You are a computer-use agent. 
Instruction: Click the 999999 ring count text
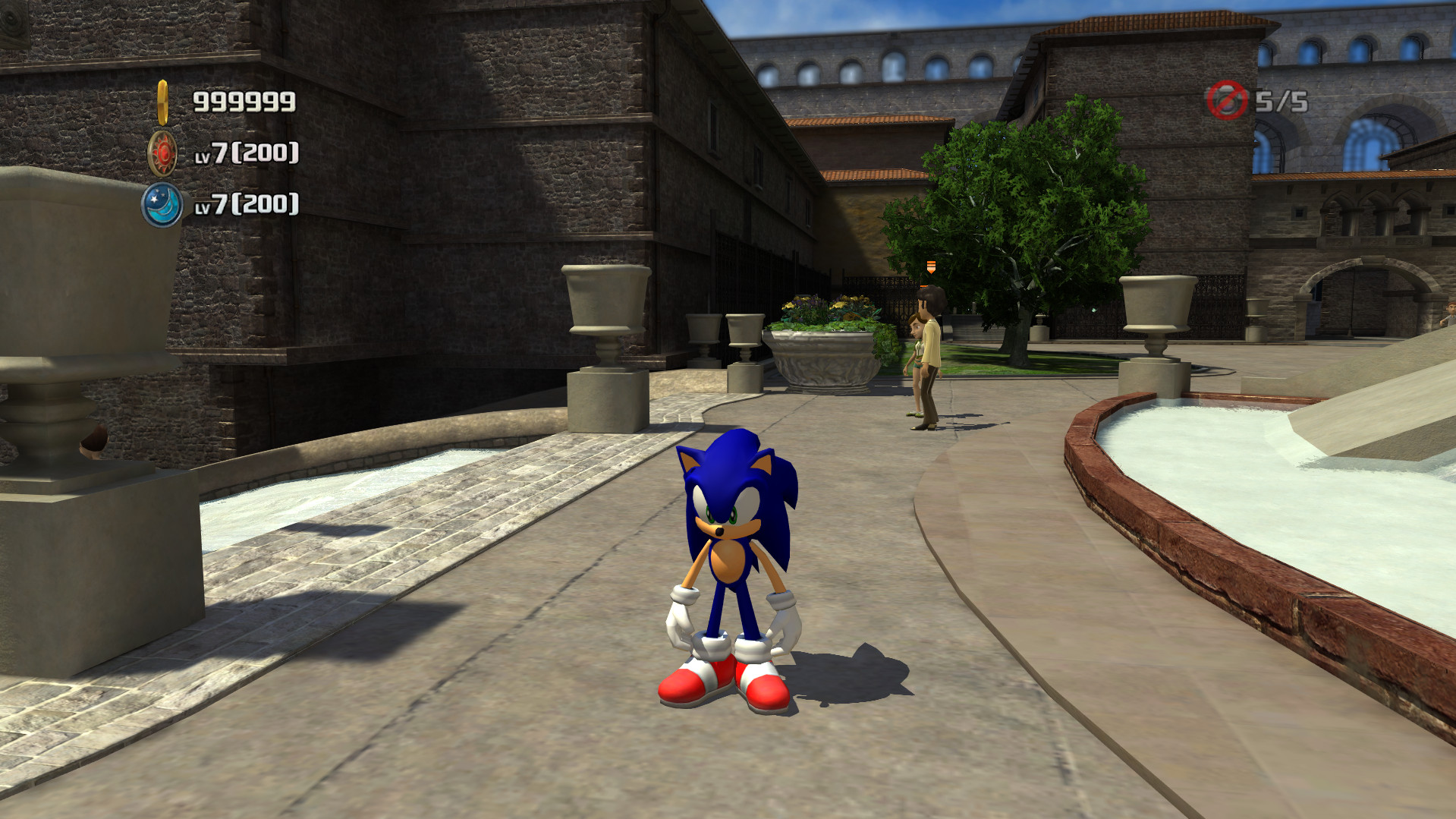tap(243, 99)
